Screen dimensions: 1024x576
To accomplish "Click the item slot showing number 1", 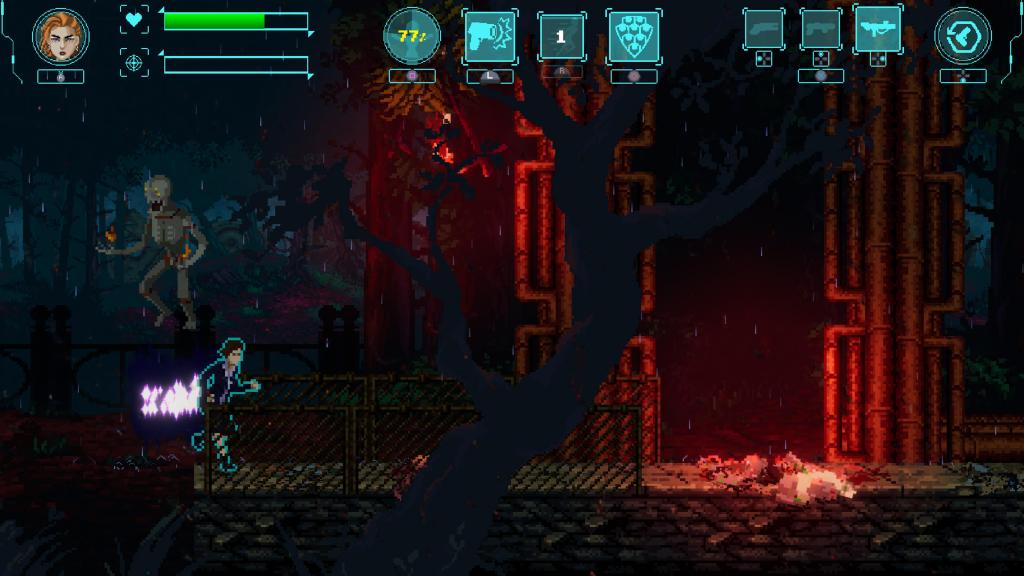I will (561, 37).
